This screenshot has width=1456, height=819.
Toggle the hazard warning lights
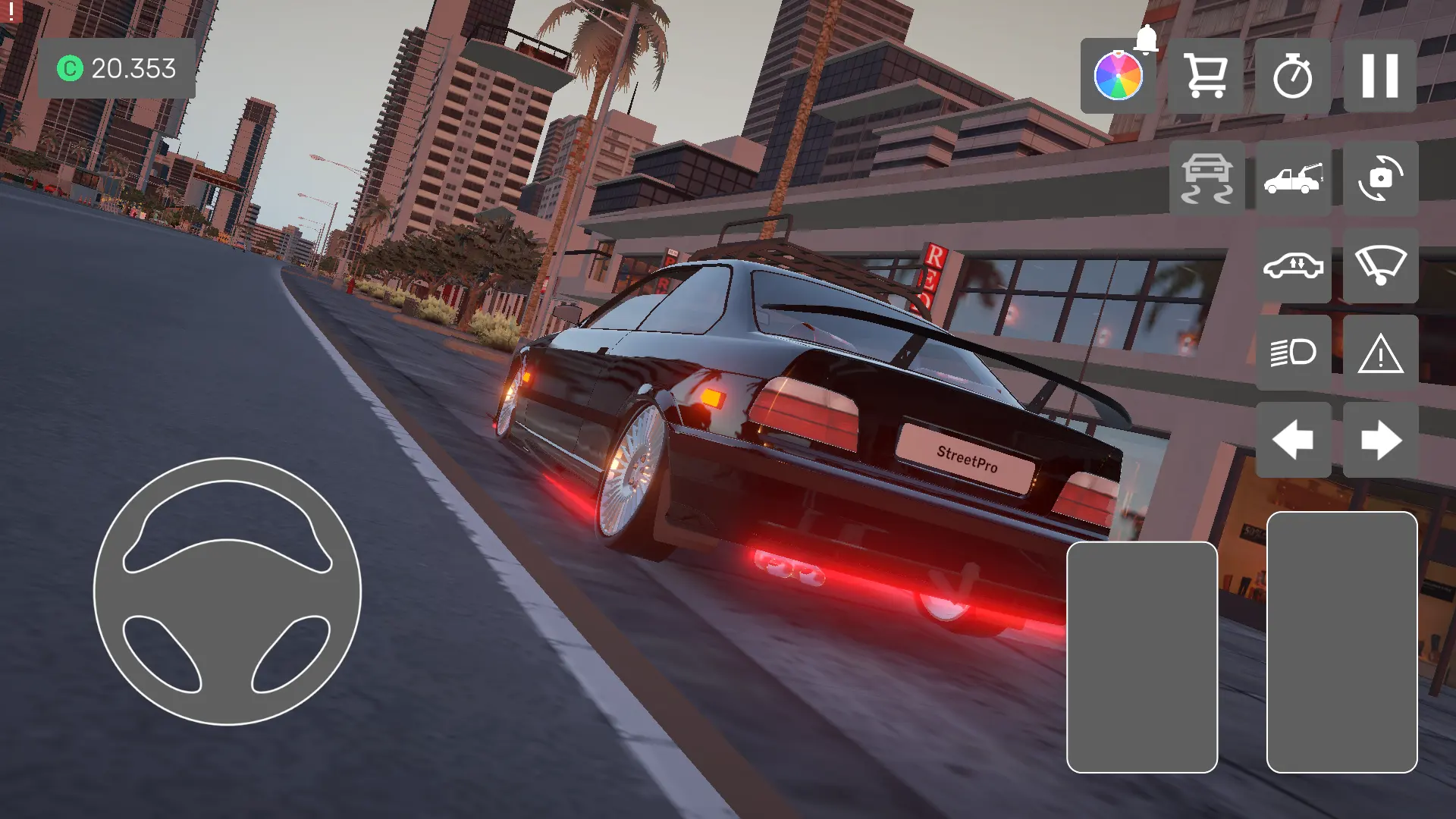tap(1380, 353)
